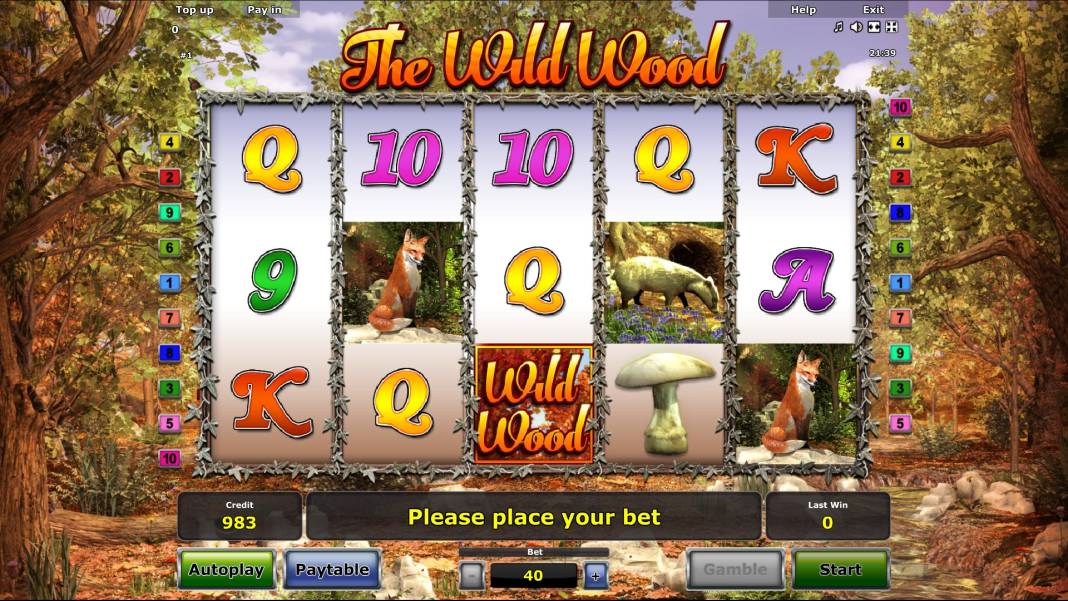This screenshot has height=601, width=1068.
Task: Open the Help menu
Action: 803,9
